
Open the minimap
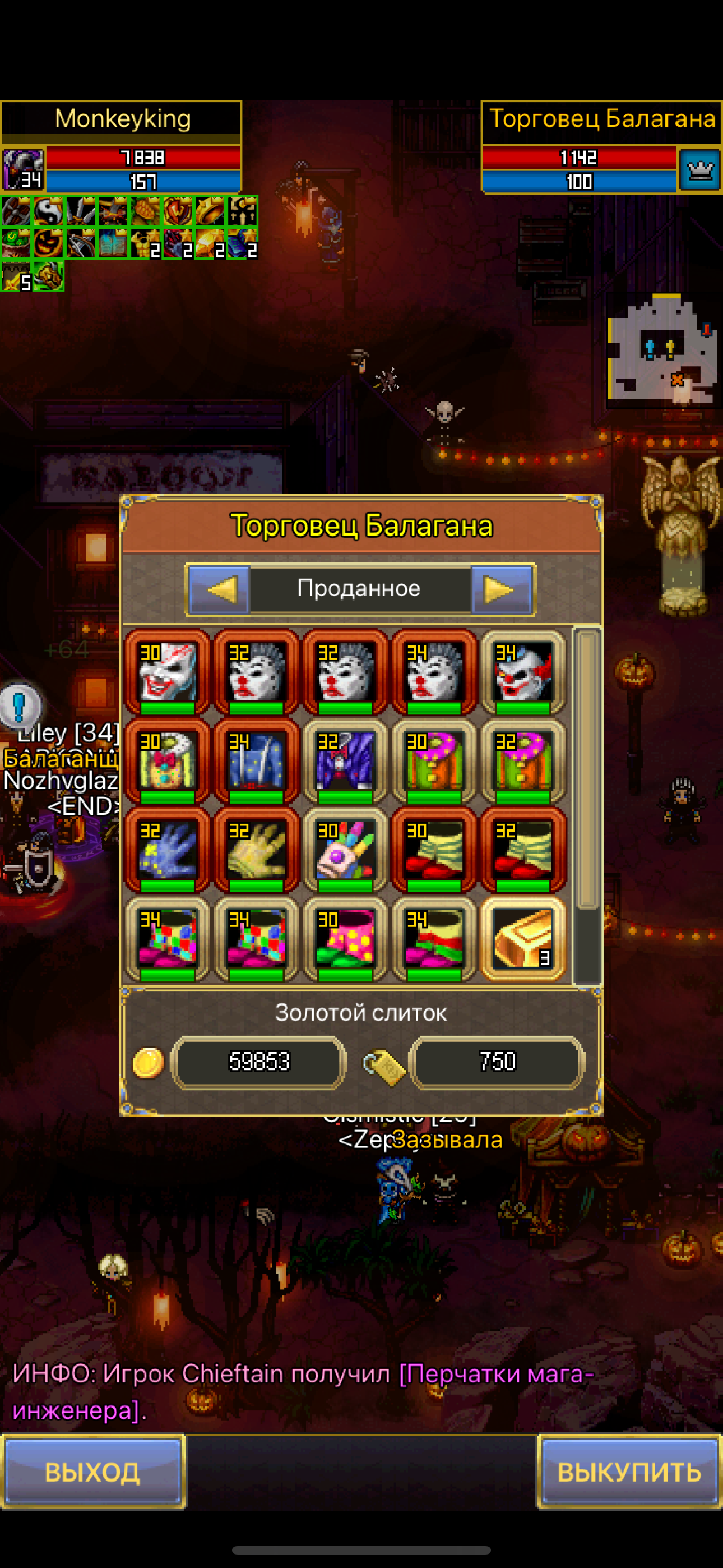coord(661,351)
